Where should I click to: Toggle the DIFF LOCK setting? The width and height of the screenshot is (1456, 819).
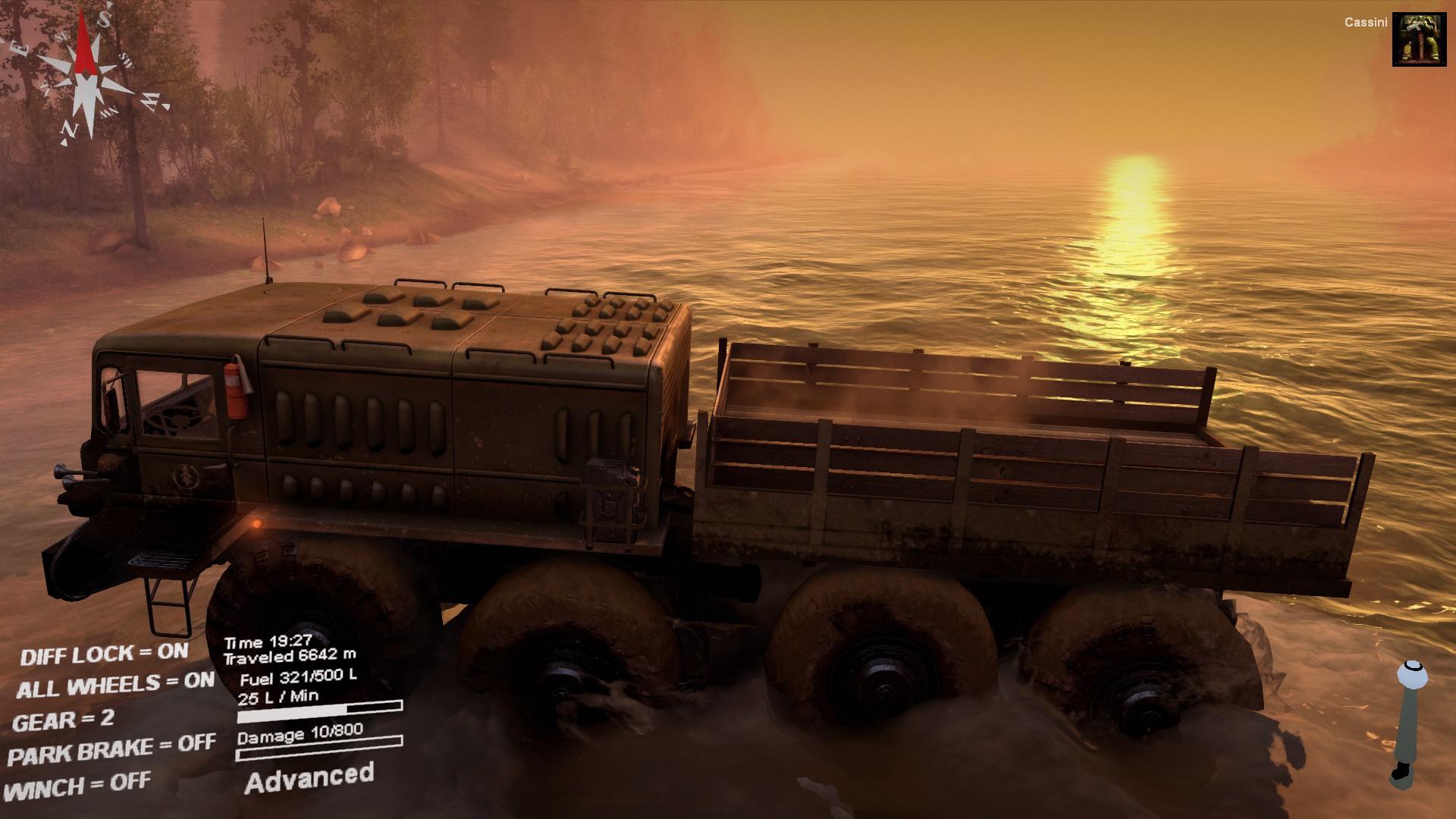coord(104,654)
